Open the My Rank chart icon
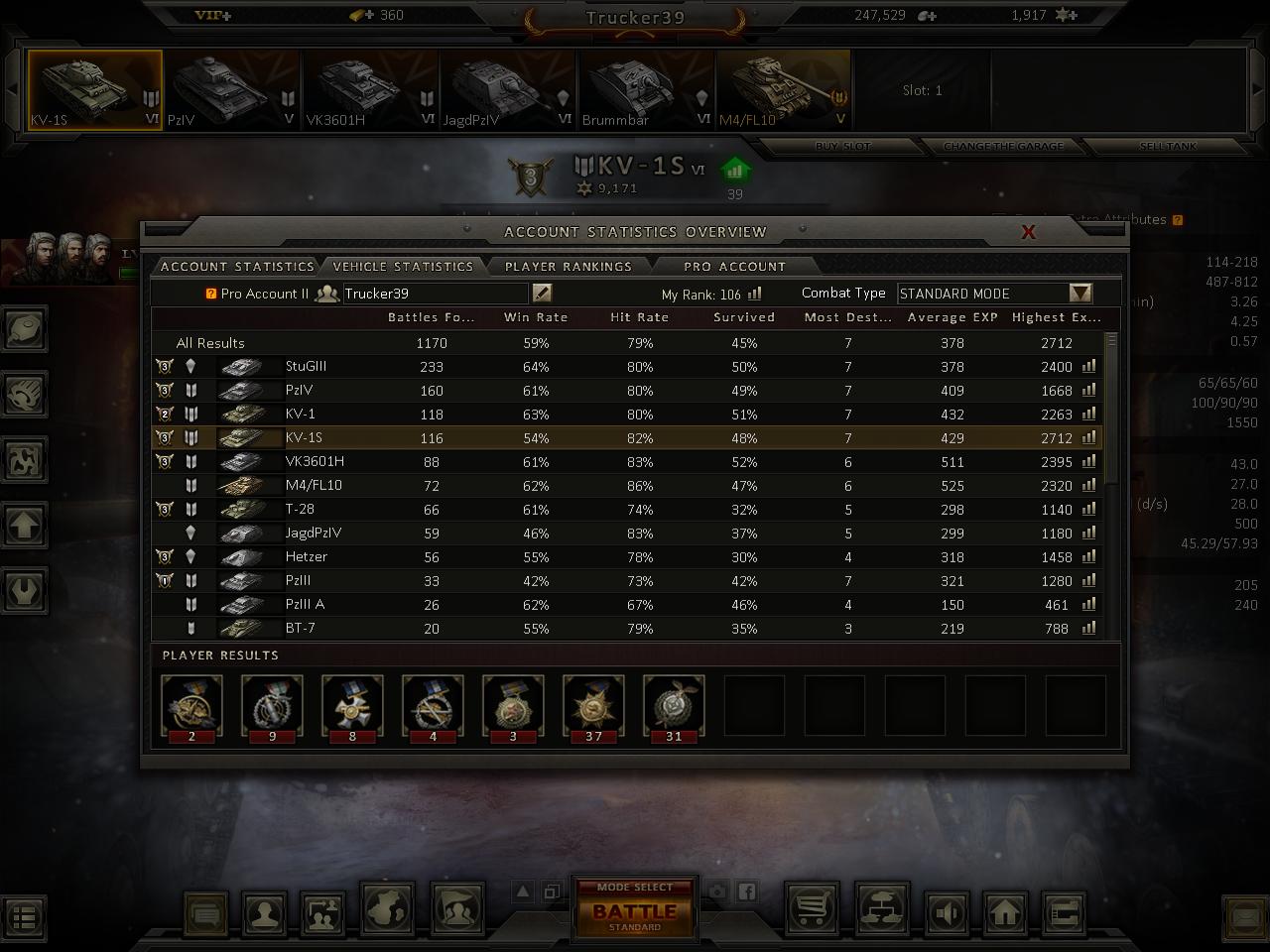 pos(755,294)
